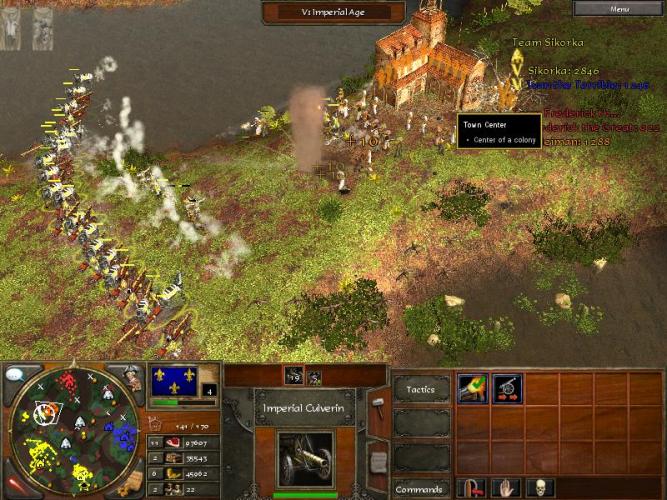667x500 pixels.
Task: Open the chat speech bubble button
Action: pyautogui.click(x=16, y=374)
